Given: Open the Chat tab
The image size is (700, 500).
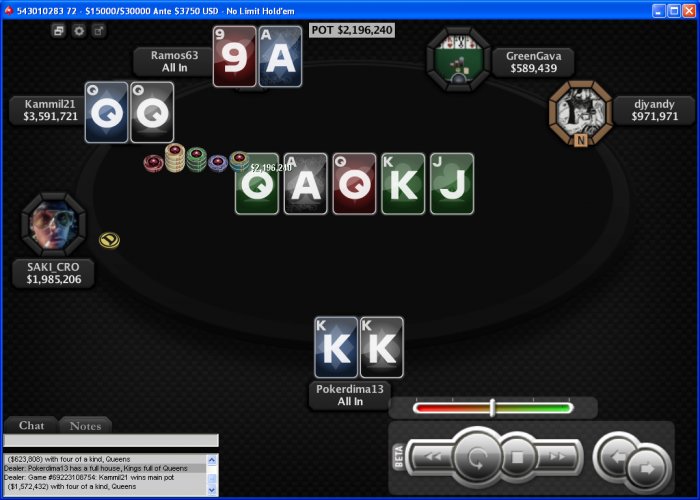Looking at the screenshot, I should tap(32, 426).
